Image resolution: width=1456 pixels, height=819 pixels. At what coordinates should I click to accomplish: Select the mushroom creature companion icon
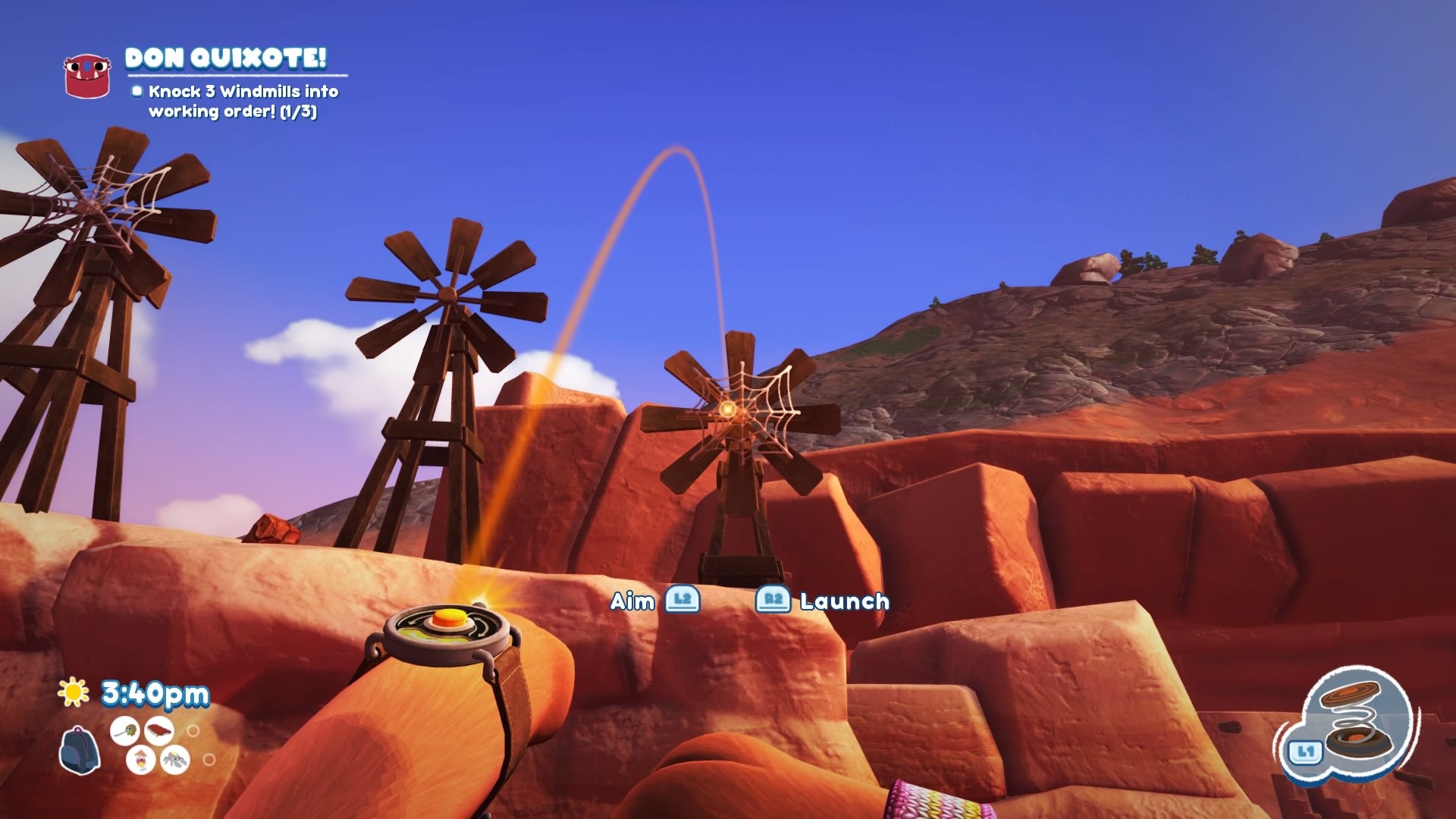click(141, 758)
